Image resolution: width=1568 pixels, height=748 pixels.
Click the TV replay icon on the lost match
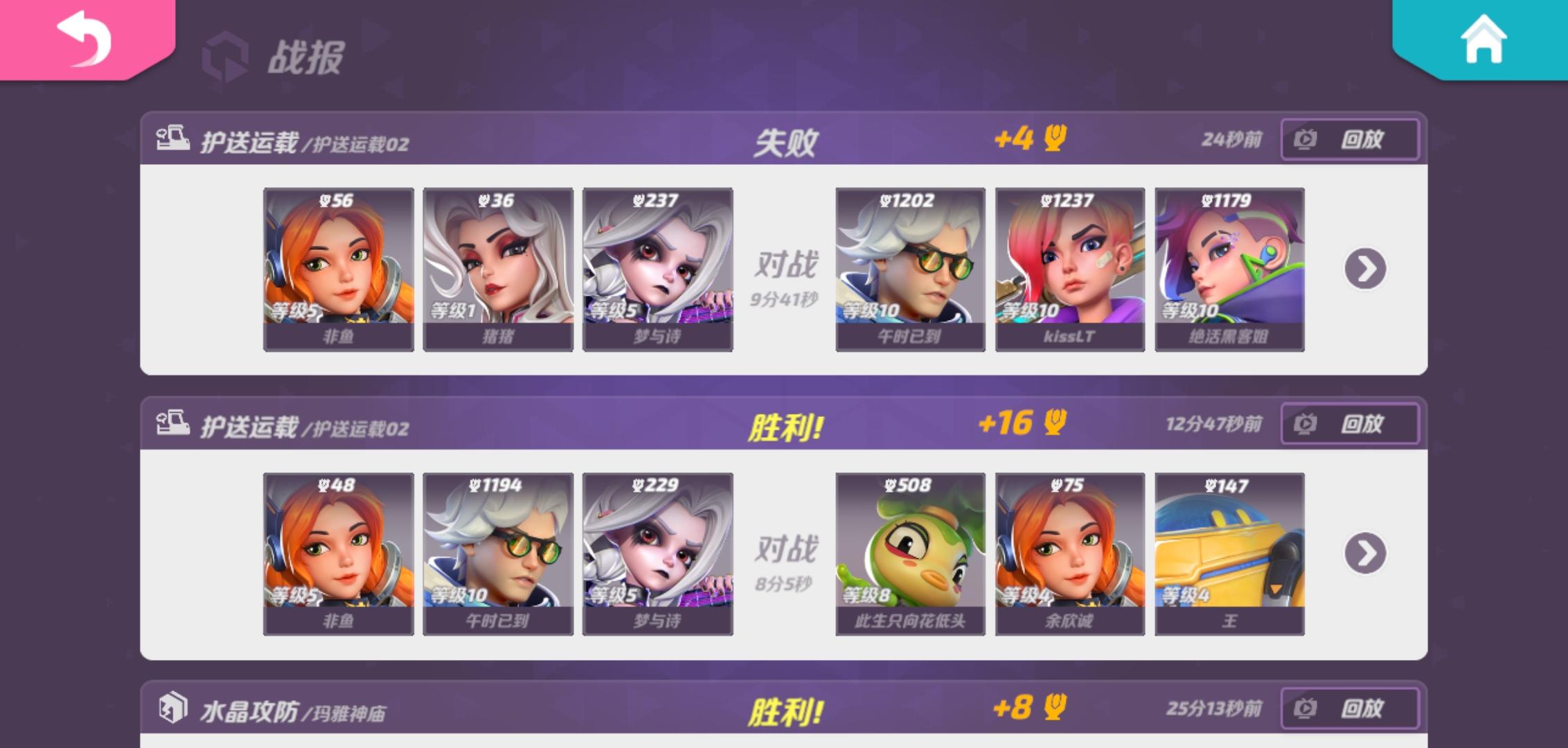[x=1305, y=139]
